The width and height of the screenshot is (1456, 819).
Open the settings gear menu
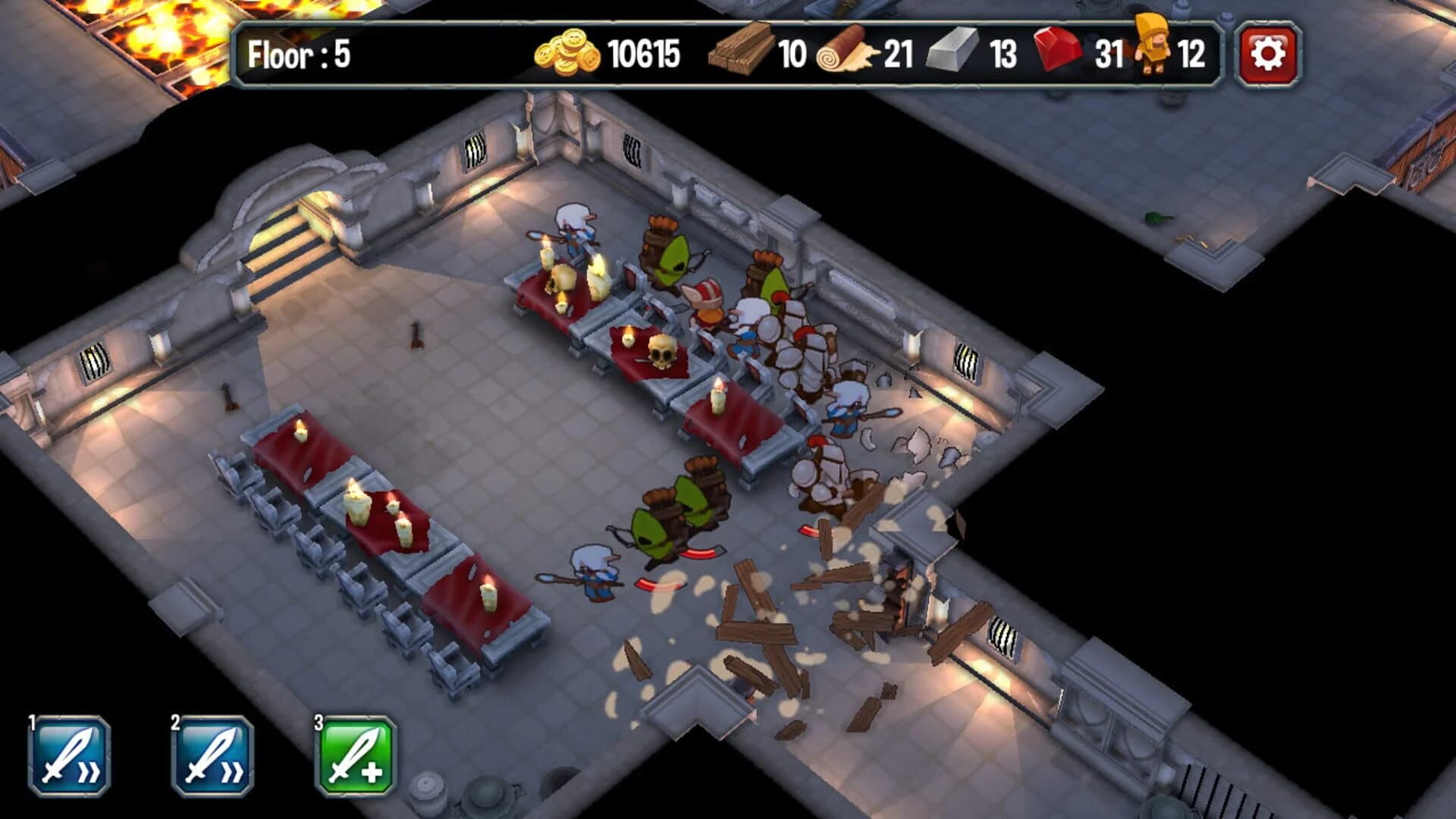tap(1269, 52)
